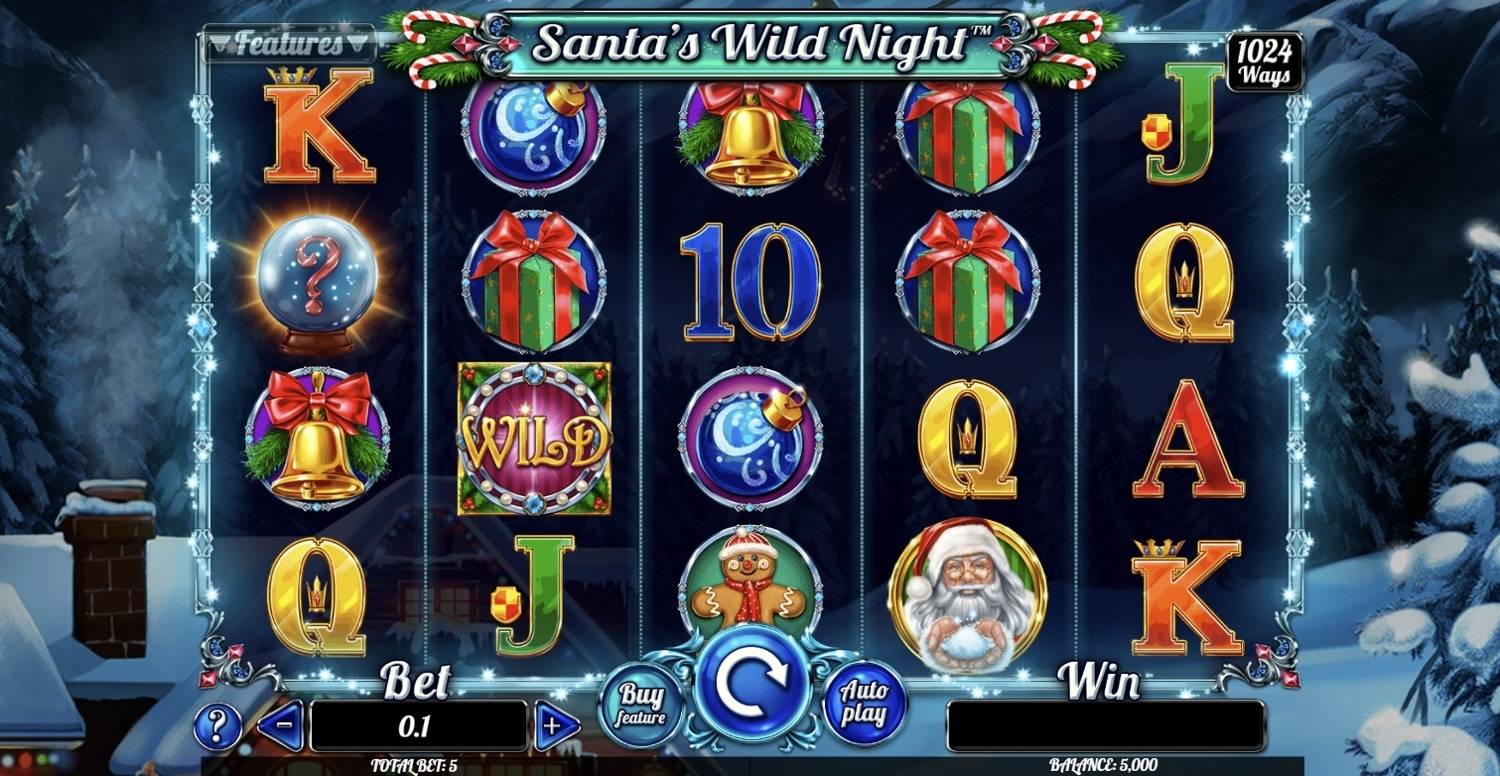
Task: Expand the Features panel
Action: pos(290,42)
